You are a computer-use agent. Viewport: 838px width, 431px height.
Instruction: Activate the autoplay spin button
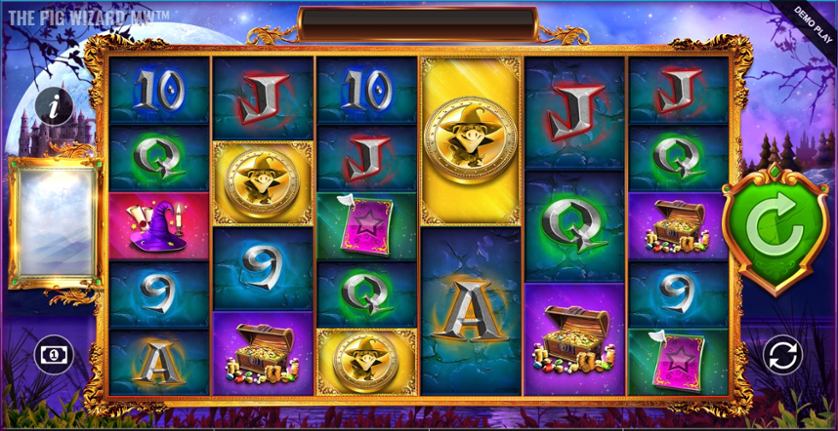click(781, 354)
